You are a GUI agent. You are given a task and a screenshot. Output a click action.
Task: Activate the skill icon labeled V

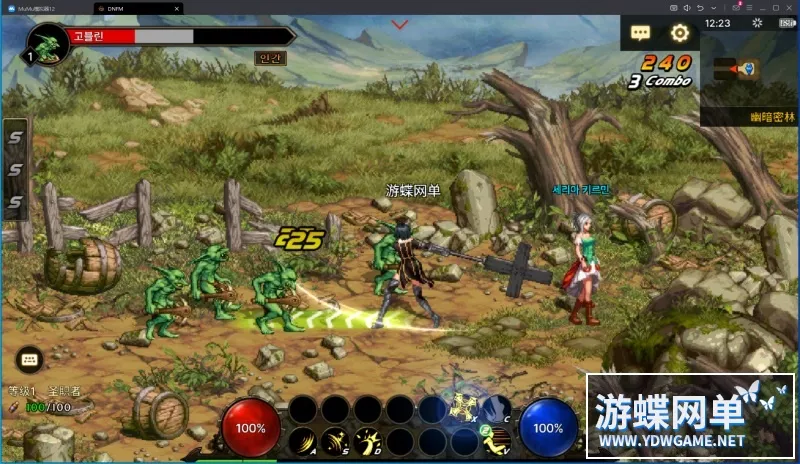pyautogui.click(x=497, y=440)
